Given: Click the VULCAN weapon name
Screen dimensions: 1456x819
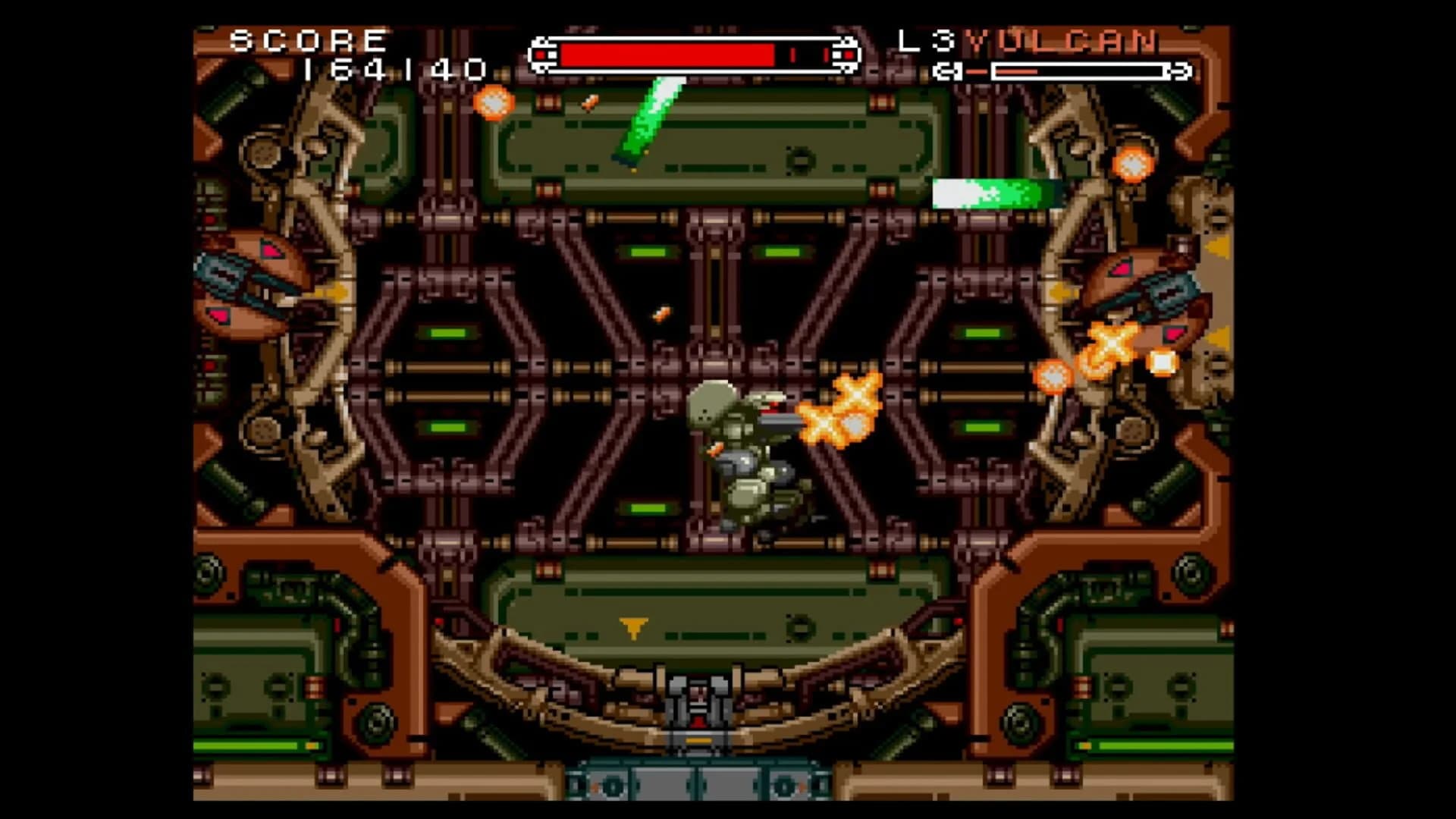Looking at the screenshot, I should point(1062,42).
